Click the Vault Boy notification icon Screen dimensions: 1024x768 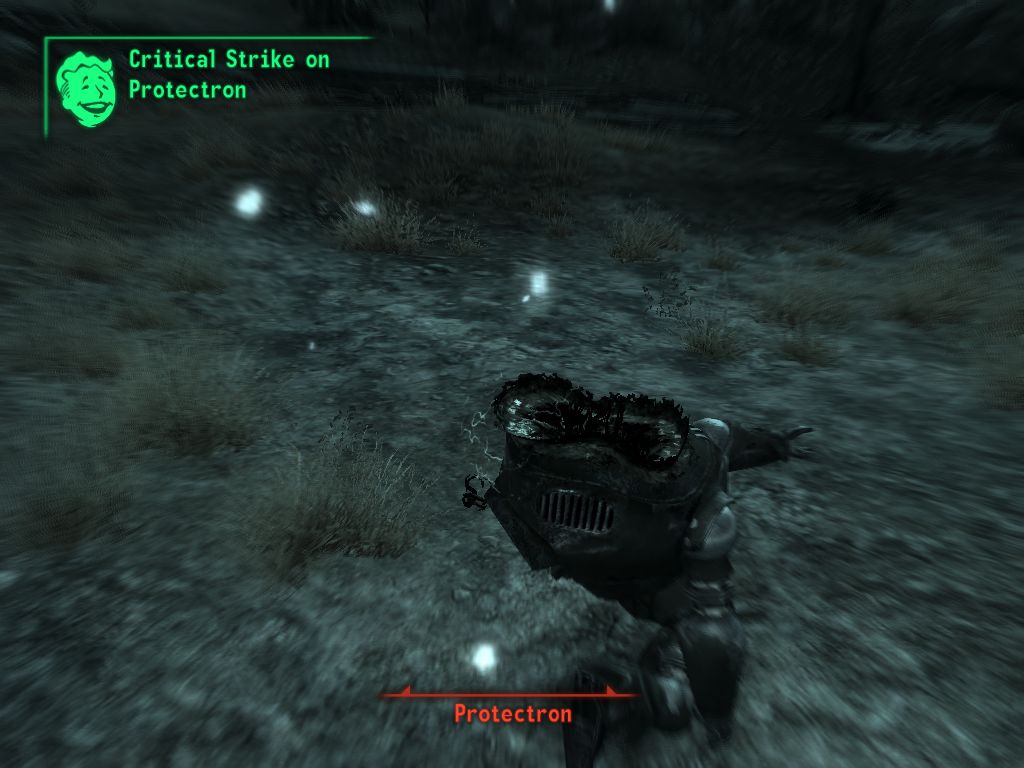[85, 88]
